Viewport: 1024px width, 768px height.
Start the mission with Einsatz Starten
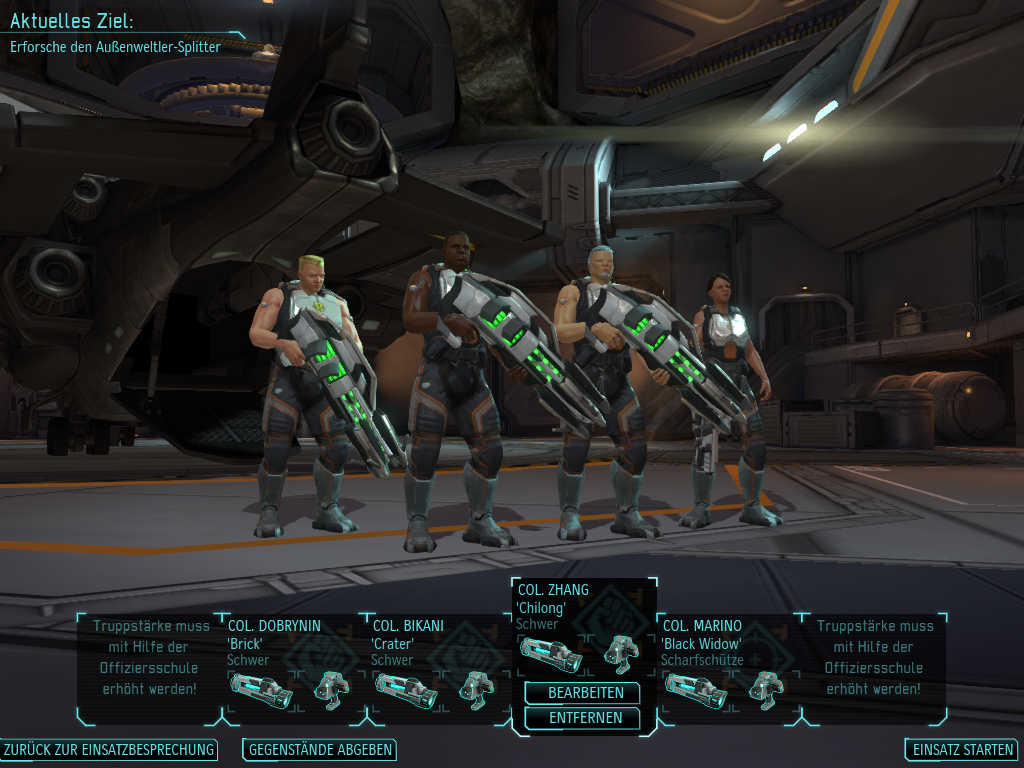pos(961,750)
